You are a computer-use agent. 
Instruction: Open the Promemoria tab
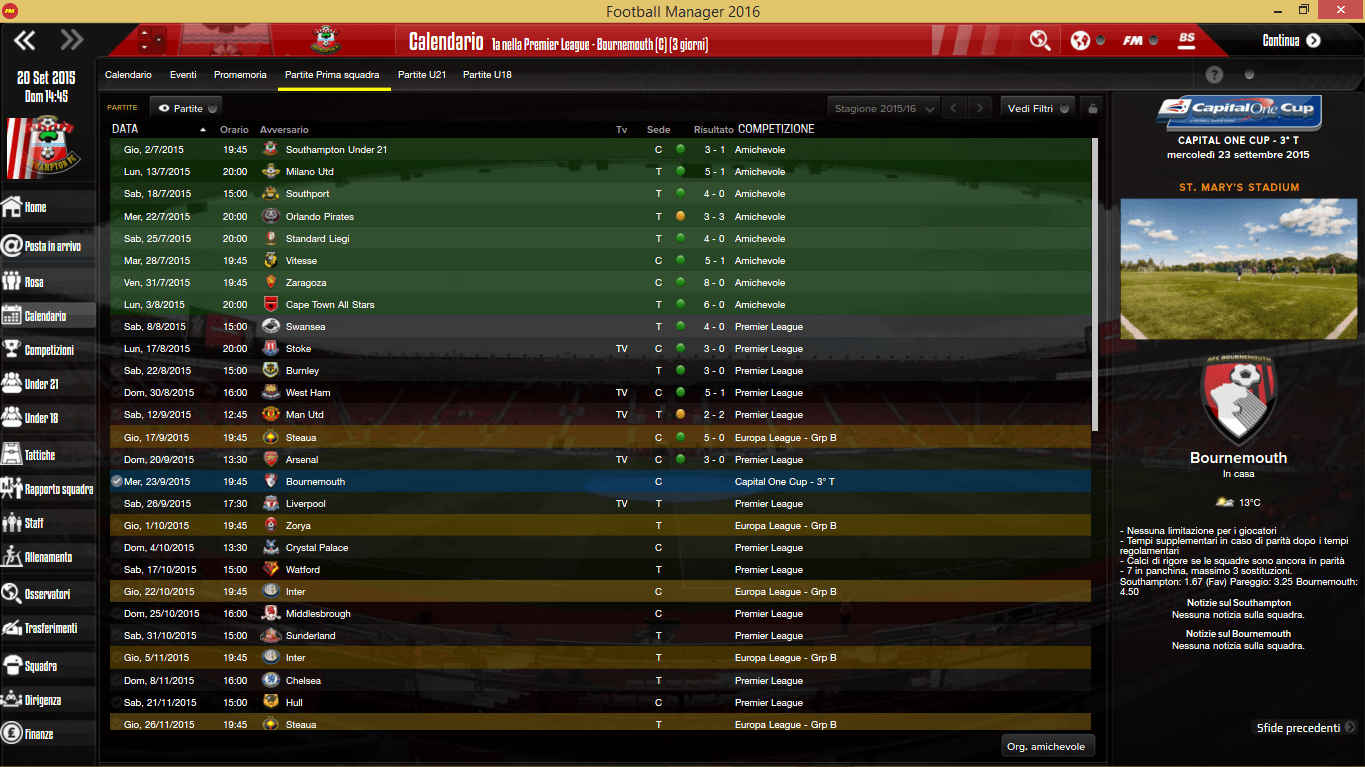240,74
